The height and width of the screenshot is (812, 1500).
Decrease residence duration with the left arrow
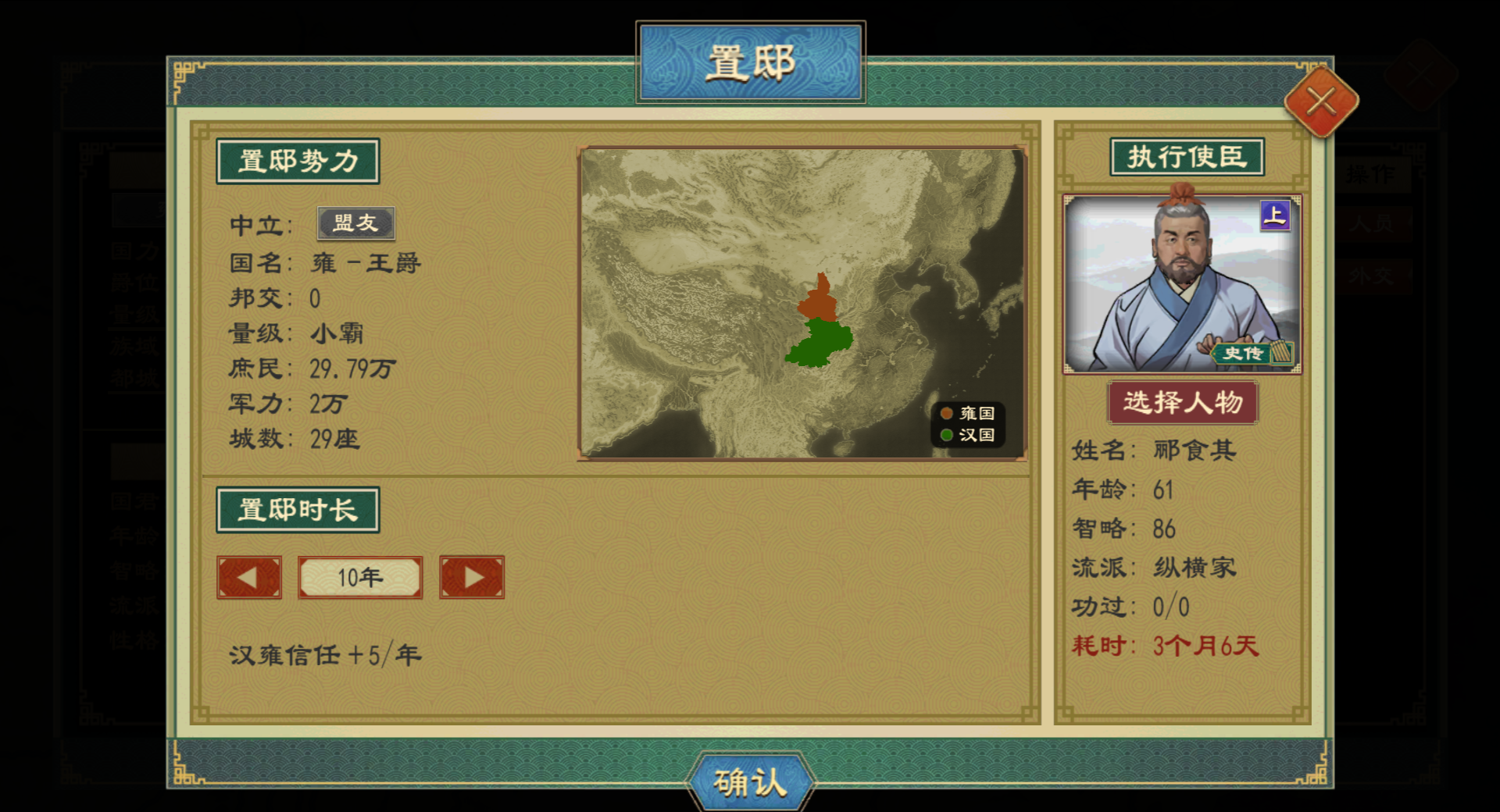[x=249, y=578]
